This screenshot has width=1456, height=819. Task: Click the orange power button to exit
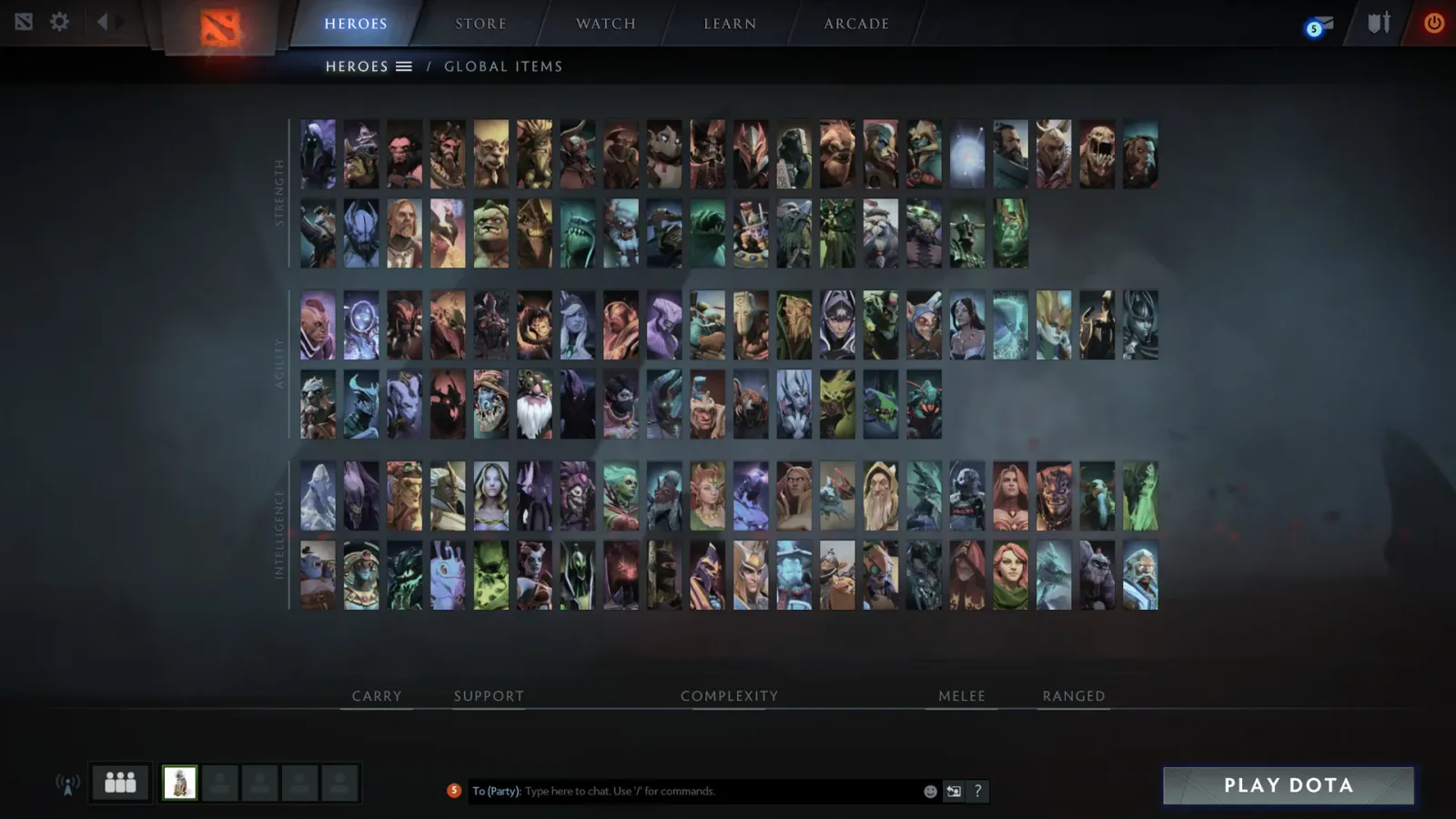(1434, 22)
